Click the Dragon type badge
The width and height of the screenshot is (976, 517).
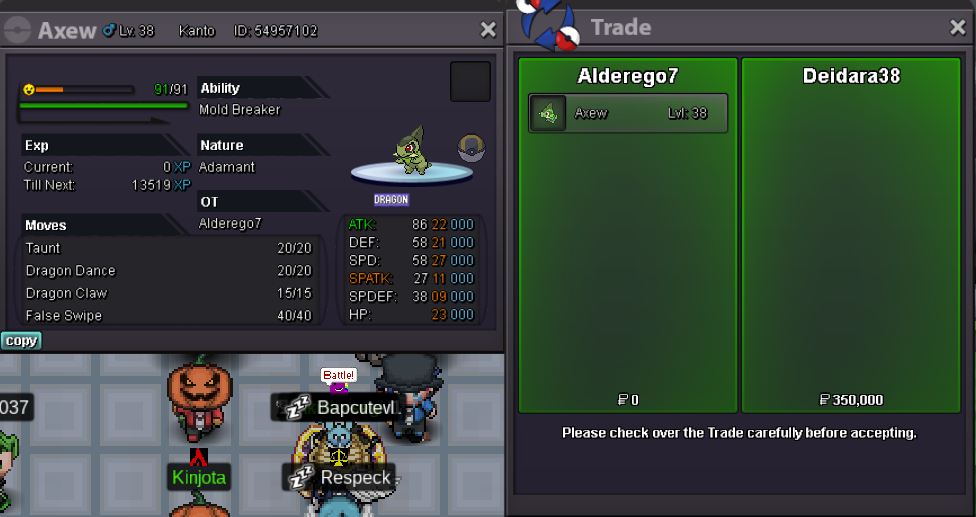[391, 200]
